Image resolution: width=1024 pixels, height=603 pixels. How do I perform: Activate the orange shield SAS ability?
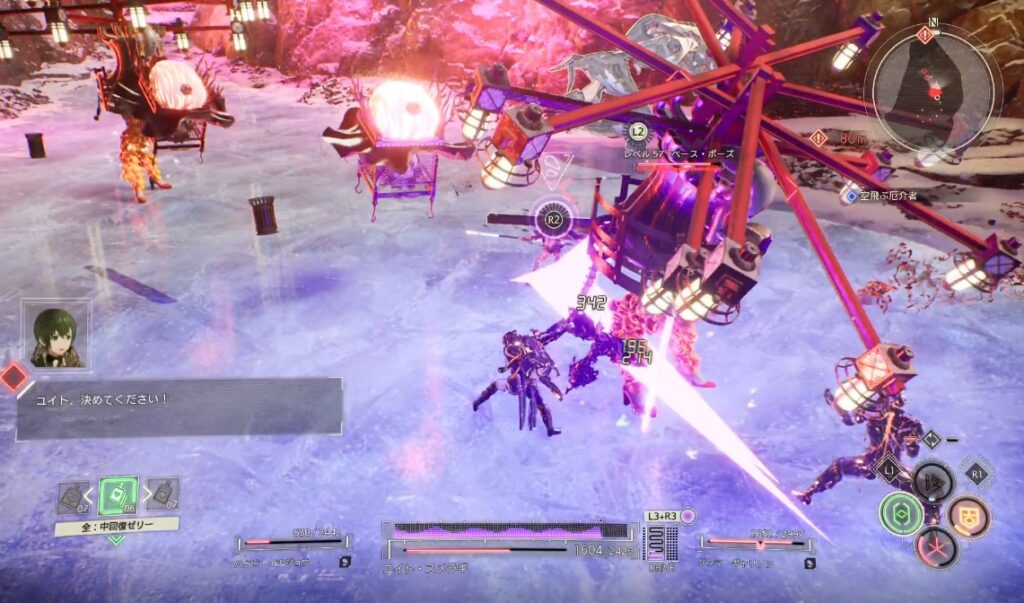pyautogui.click(x=967, y=515)
